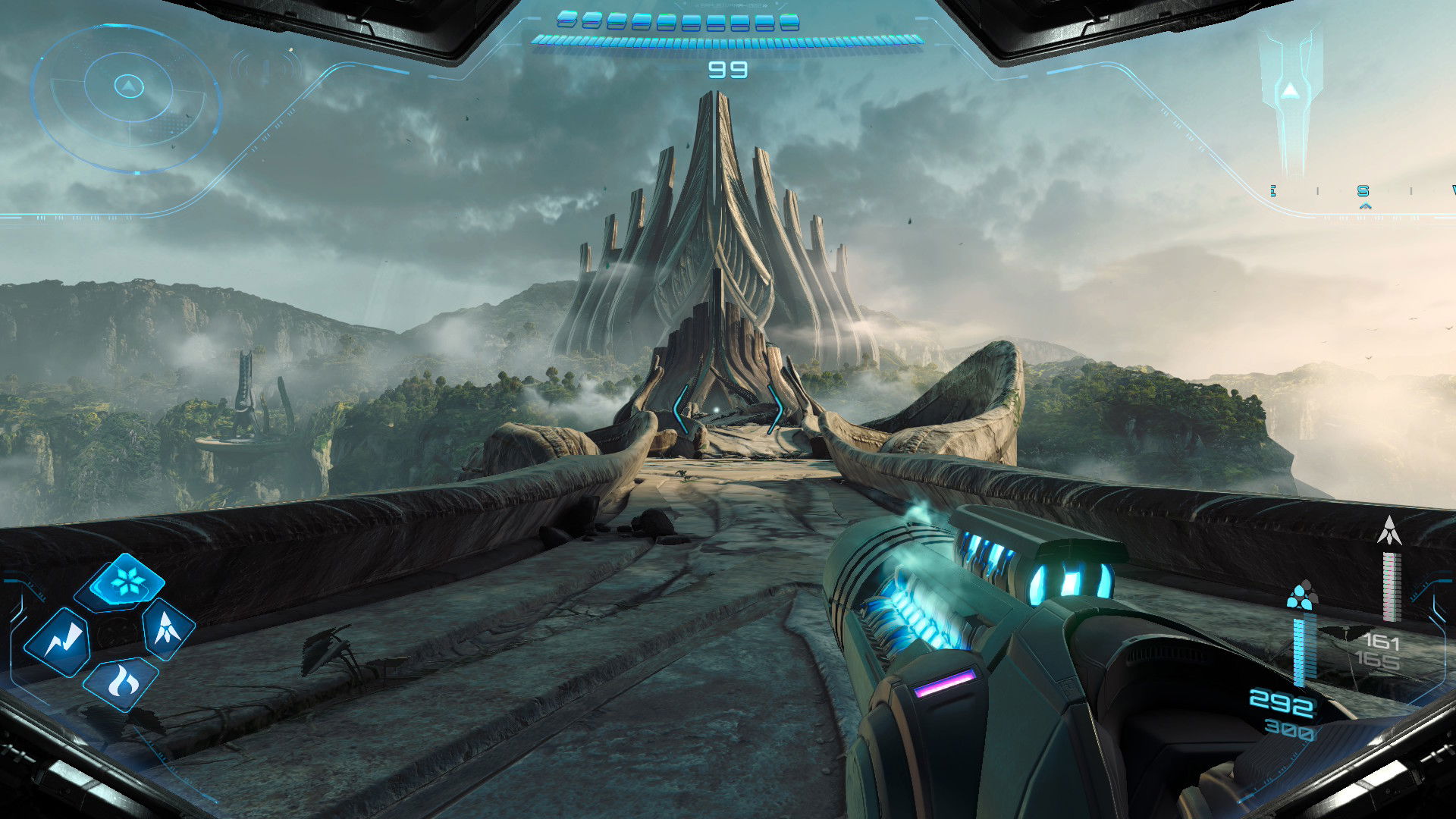Open the area map indicator with arrow

tap(1290, 95)
